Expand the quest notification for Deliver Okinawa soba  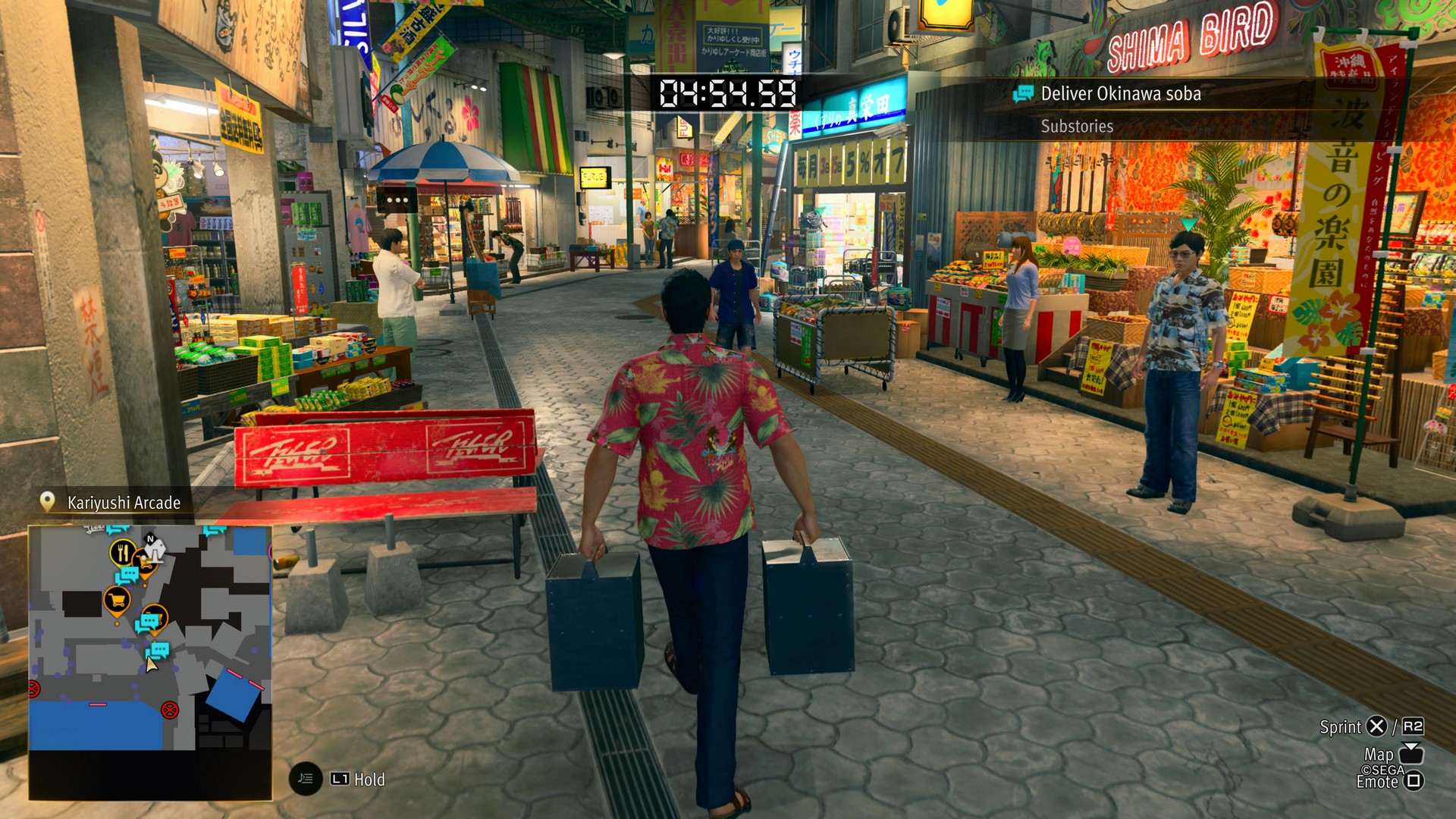click(1122, 94)
